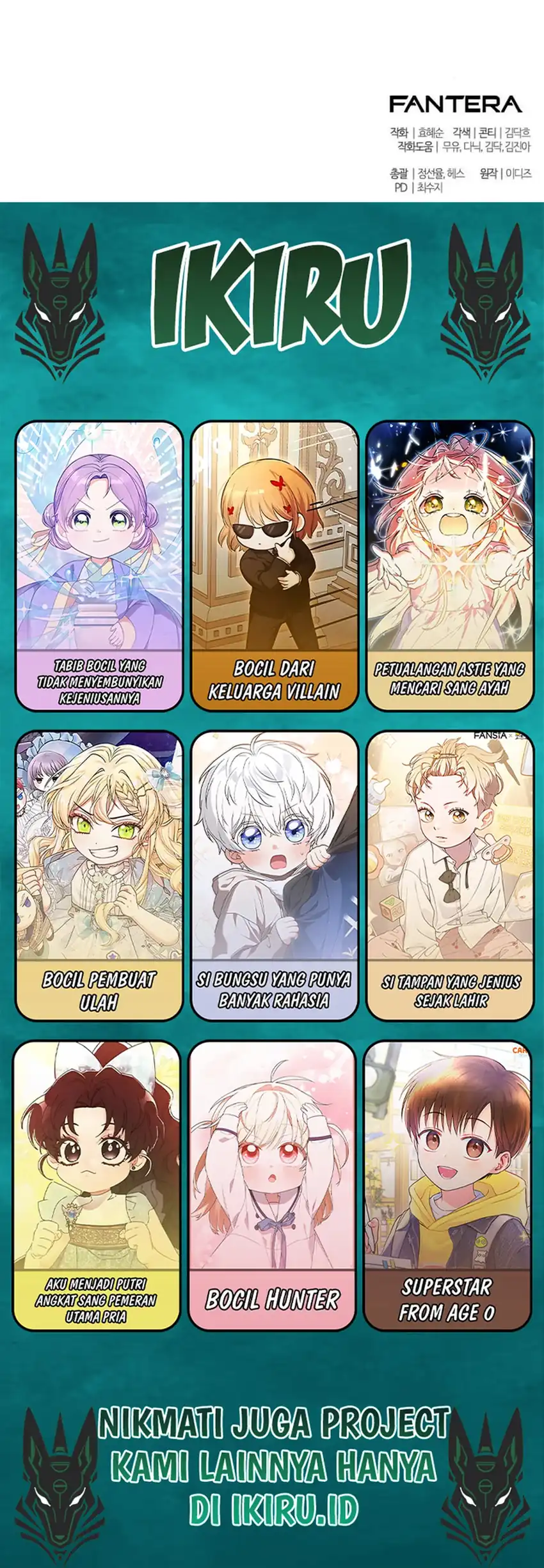This screenshot has height=1568, width=544.
Task: Choose Petualangan Astie Yang Mencari Sang Ayah
Action: (x=449, y=565)
